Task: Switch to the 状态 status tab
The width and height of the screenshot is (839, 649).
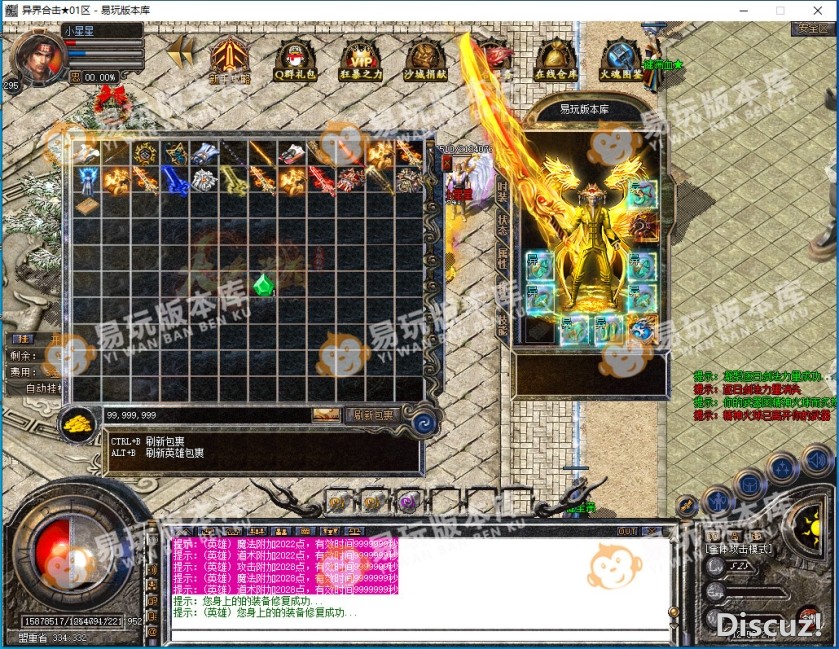Action: (x=503, y=225)
